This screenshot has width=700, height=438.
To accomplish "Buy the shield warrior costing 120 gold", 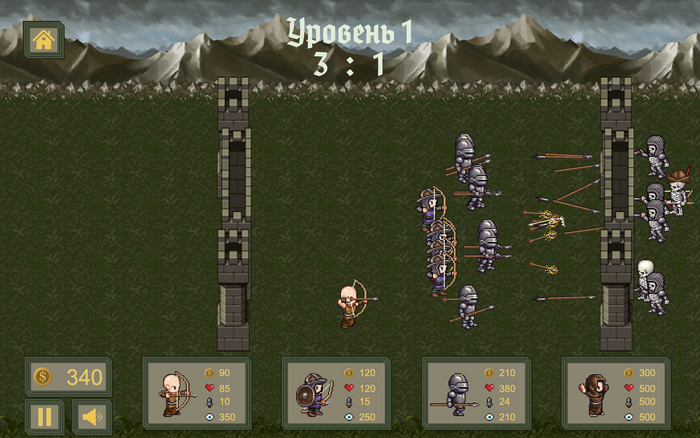I will click(337, 393).
